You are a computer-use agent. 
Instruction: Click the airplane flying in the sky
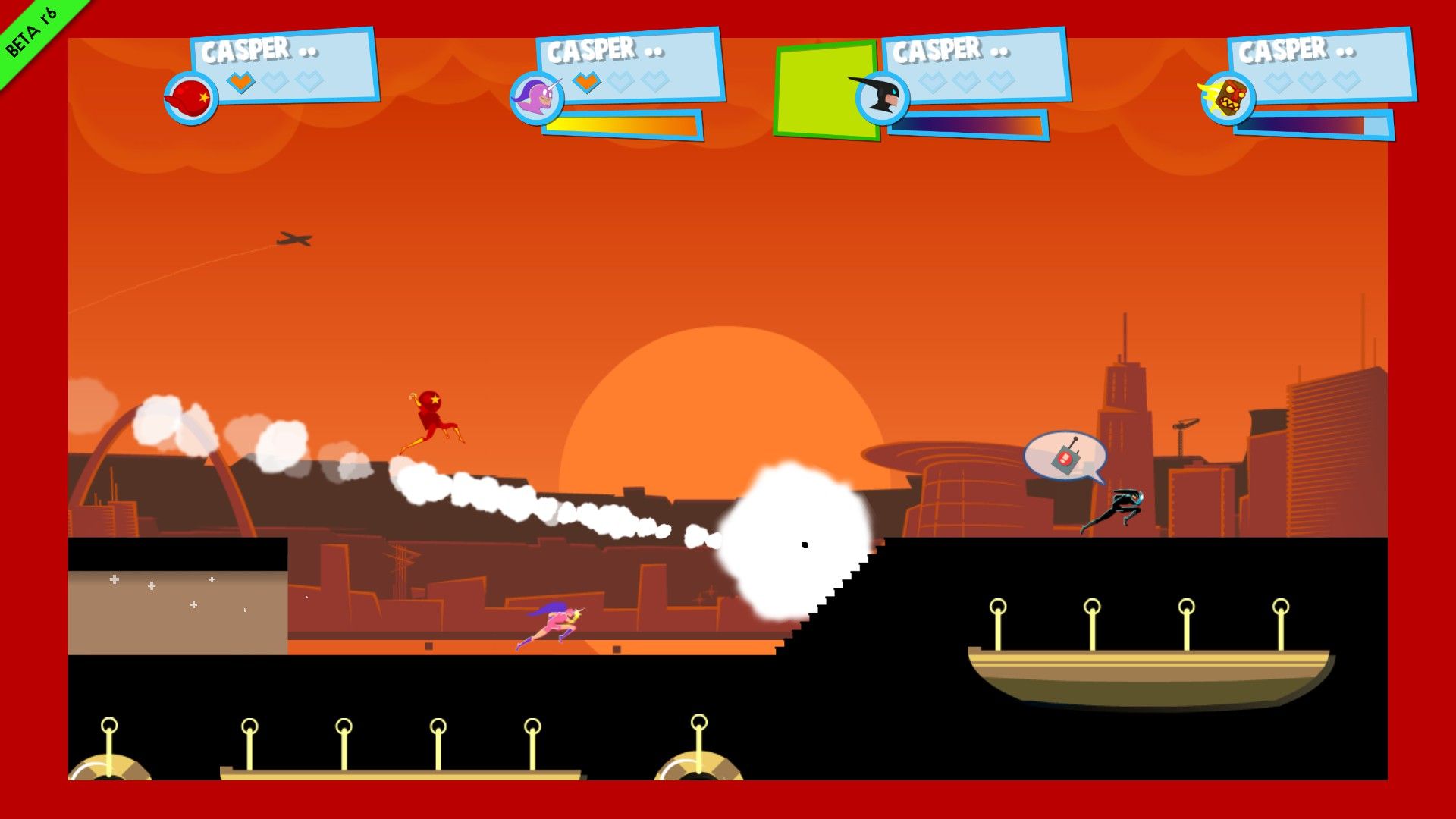tap(294, 239)
